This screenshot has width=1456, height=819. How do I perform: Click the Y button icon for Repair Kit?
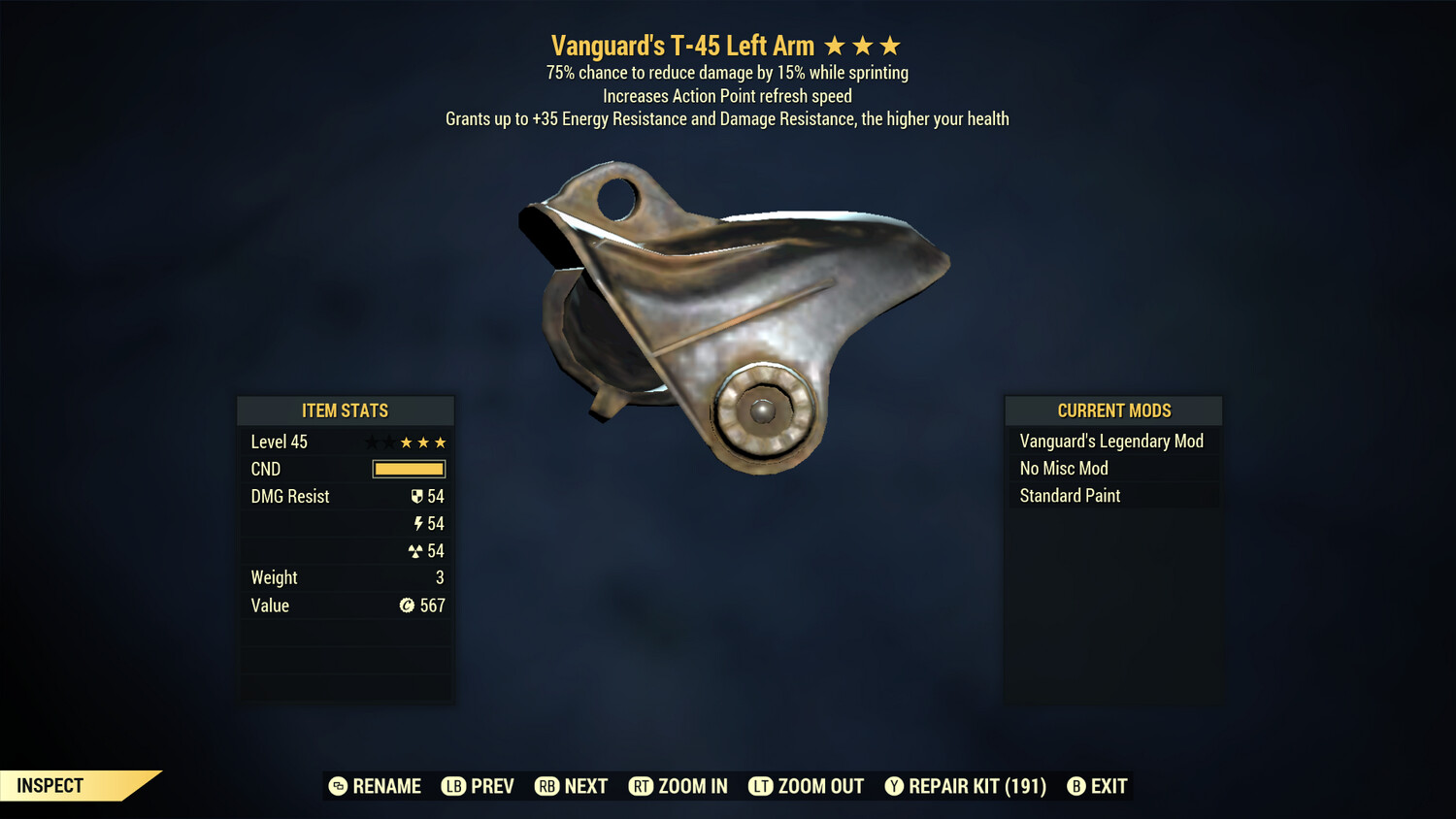tap(894, 786)
